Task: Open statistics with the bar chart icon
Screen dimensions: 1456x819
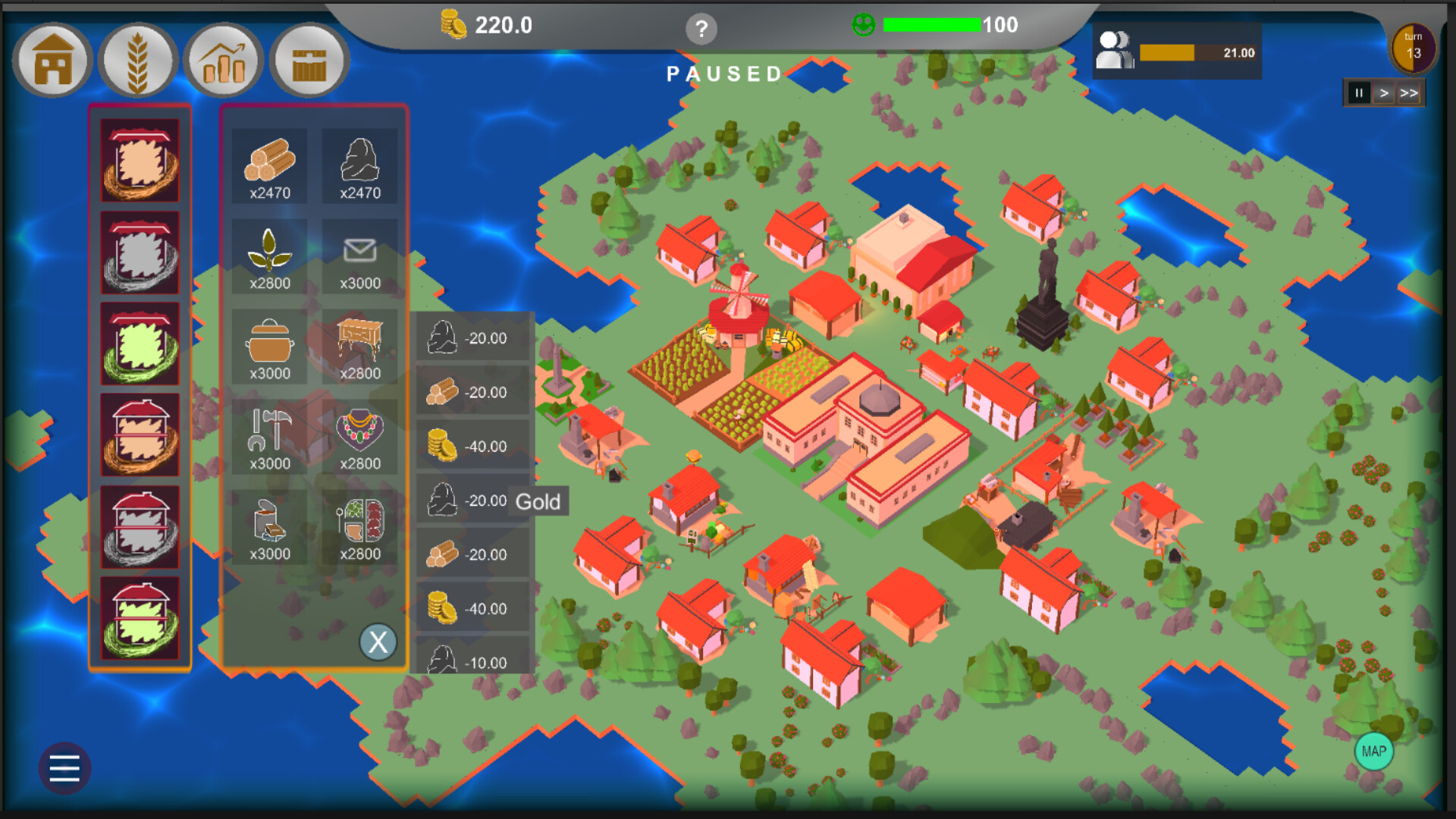Action: click(x=224, y=60)
